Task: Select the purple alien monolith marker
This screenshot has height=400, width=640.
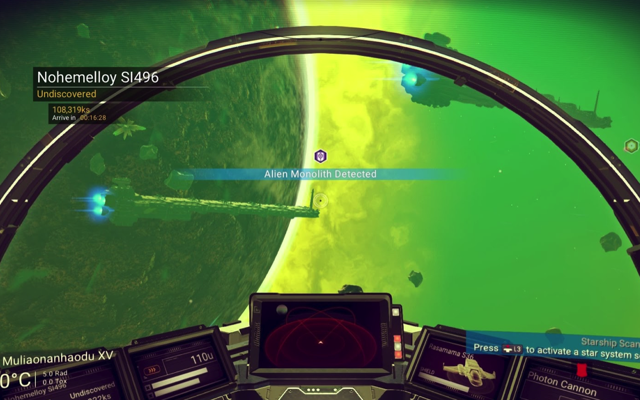Action: tap(320, 156)
